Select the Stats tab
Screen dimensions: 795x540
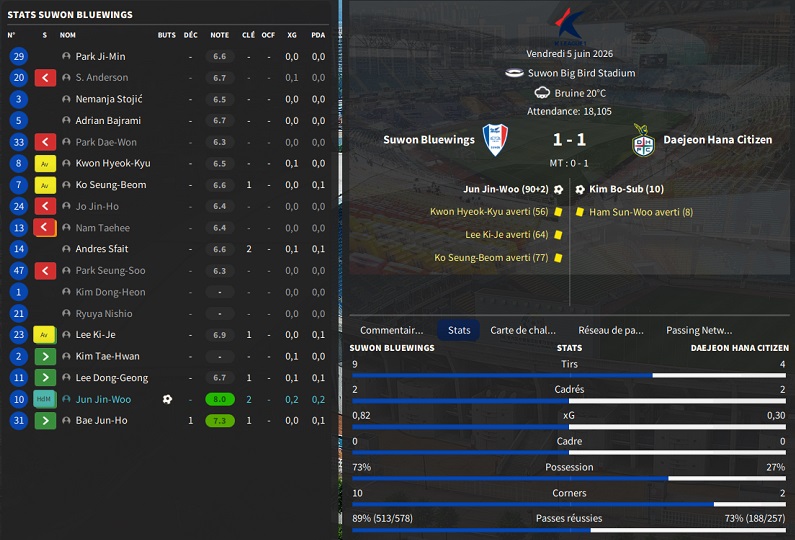pyautogui.click(x=459, y=330)
